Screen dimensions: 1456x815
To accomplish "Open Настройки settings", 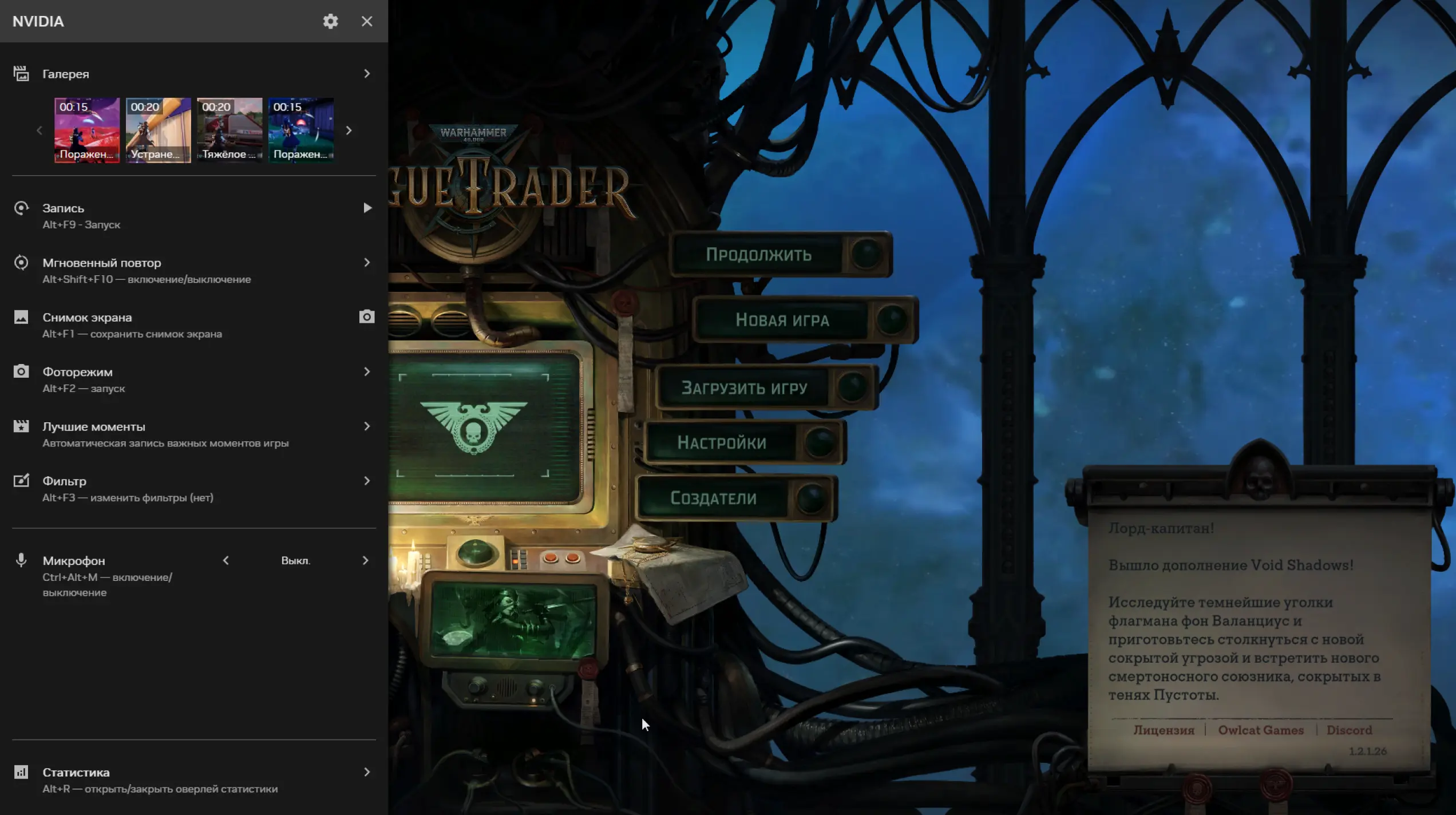I will [x=722, y=442].
